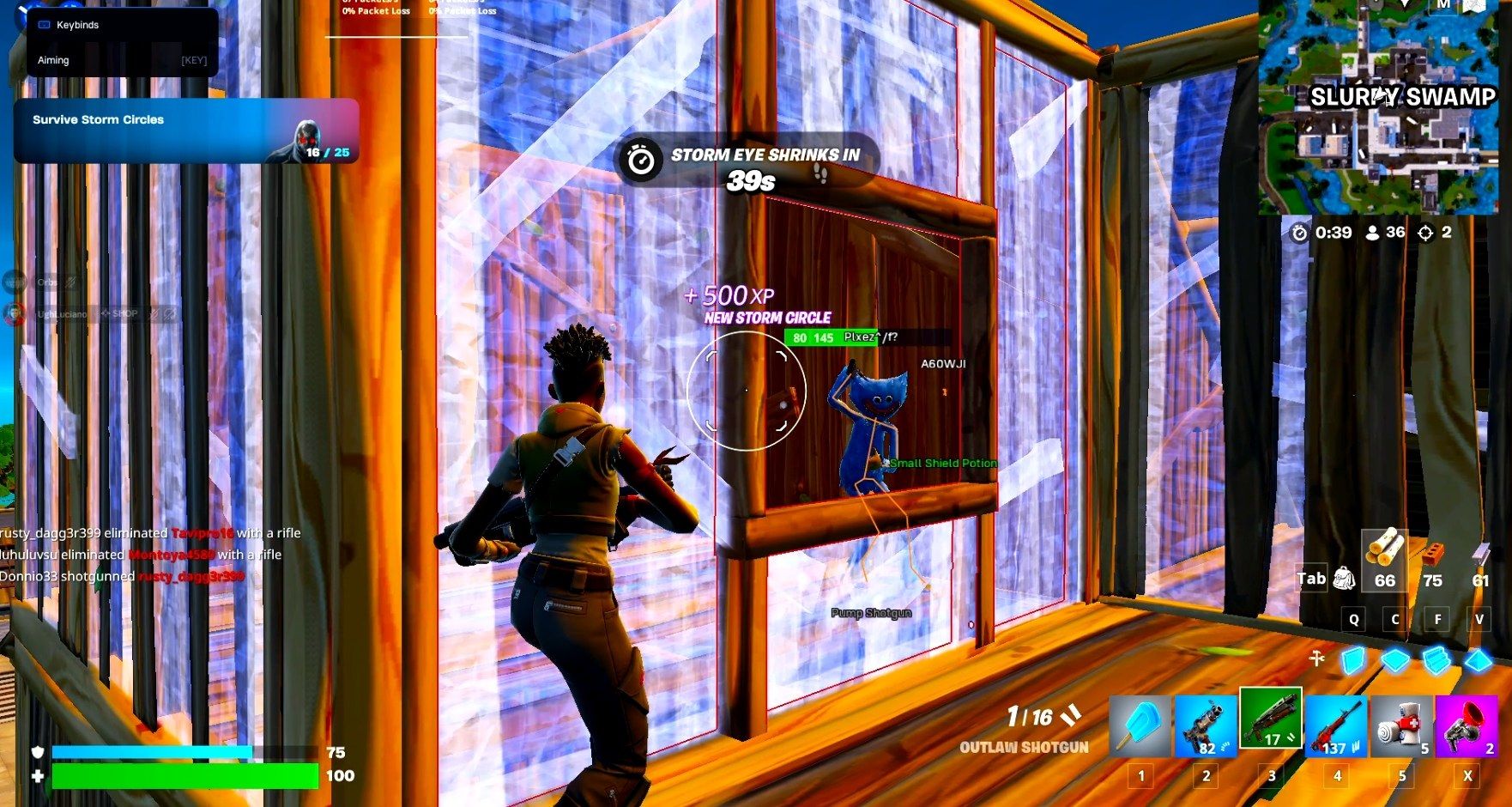
Task: Choose the pyramid roof building piece
Action: [x=1479, y=659]
